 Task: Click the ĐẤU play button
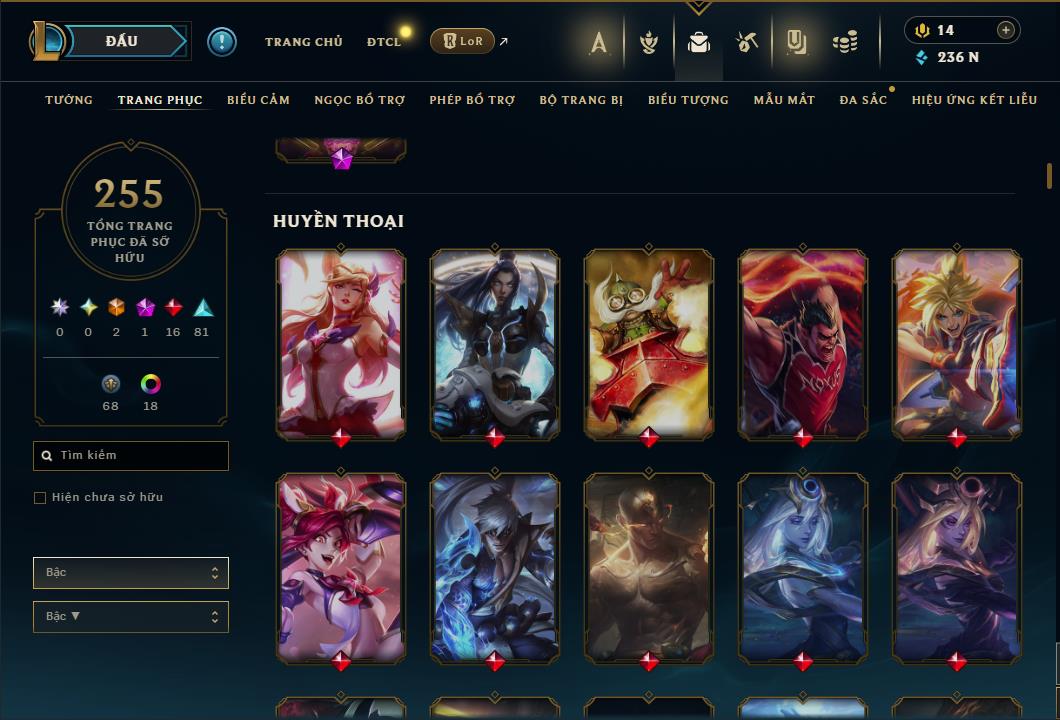[x=121, y=41]
